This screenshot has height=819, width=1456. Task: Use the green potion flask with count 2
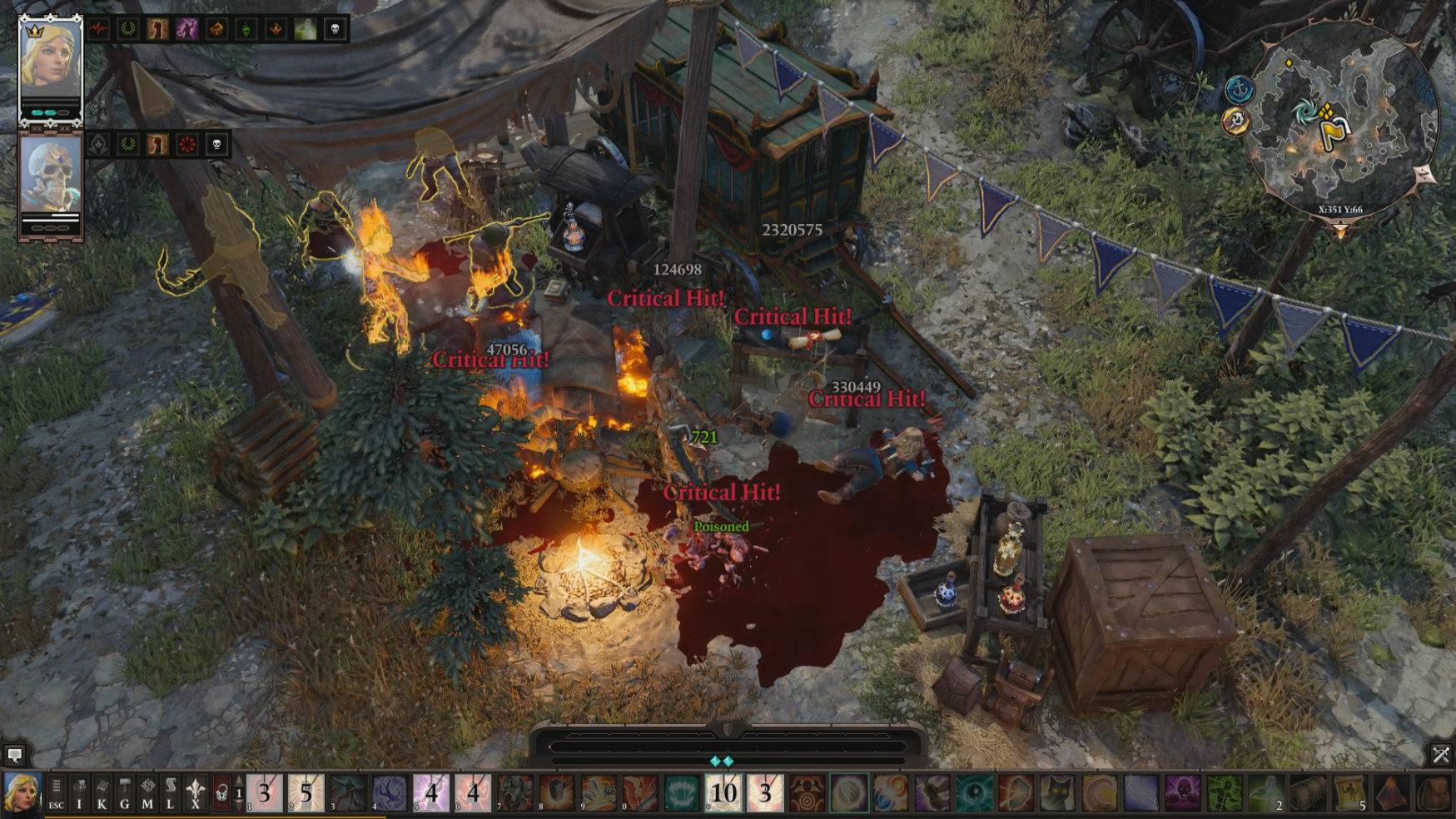(x=1265, y=793)
